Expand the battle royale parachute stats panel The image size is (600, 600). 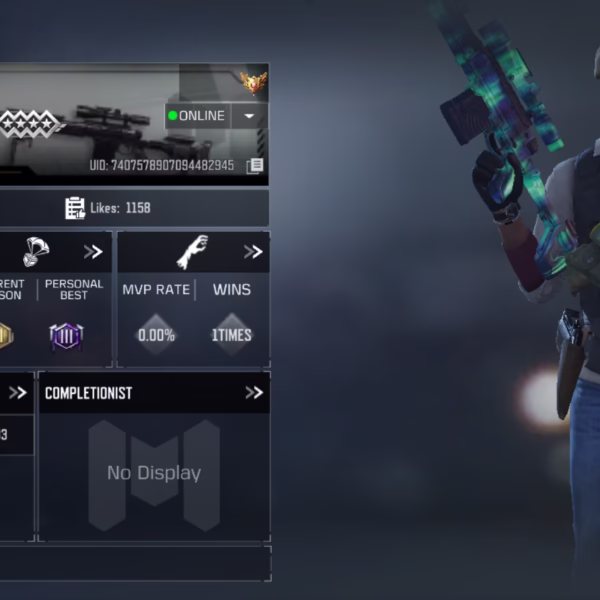point(93,252)
